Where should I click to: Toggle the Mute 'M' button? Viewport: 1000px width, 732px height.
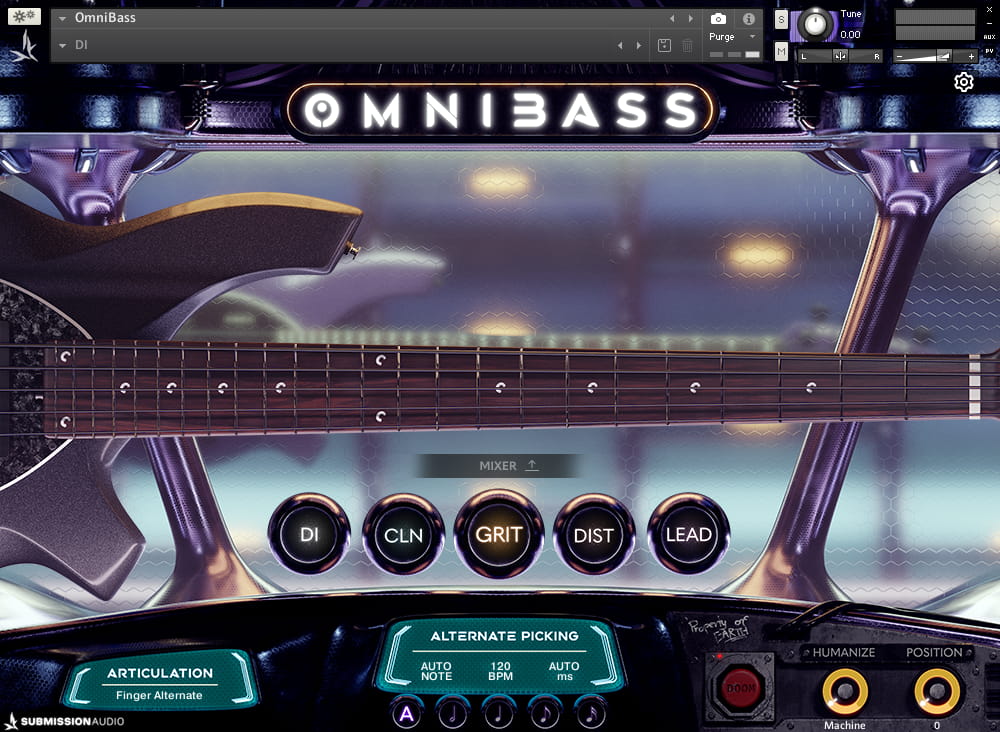coord(782,51)
